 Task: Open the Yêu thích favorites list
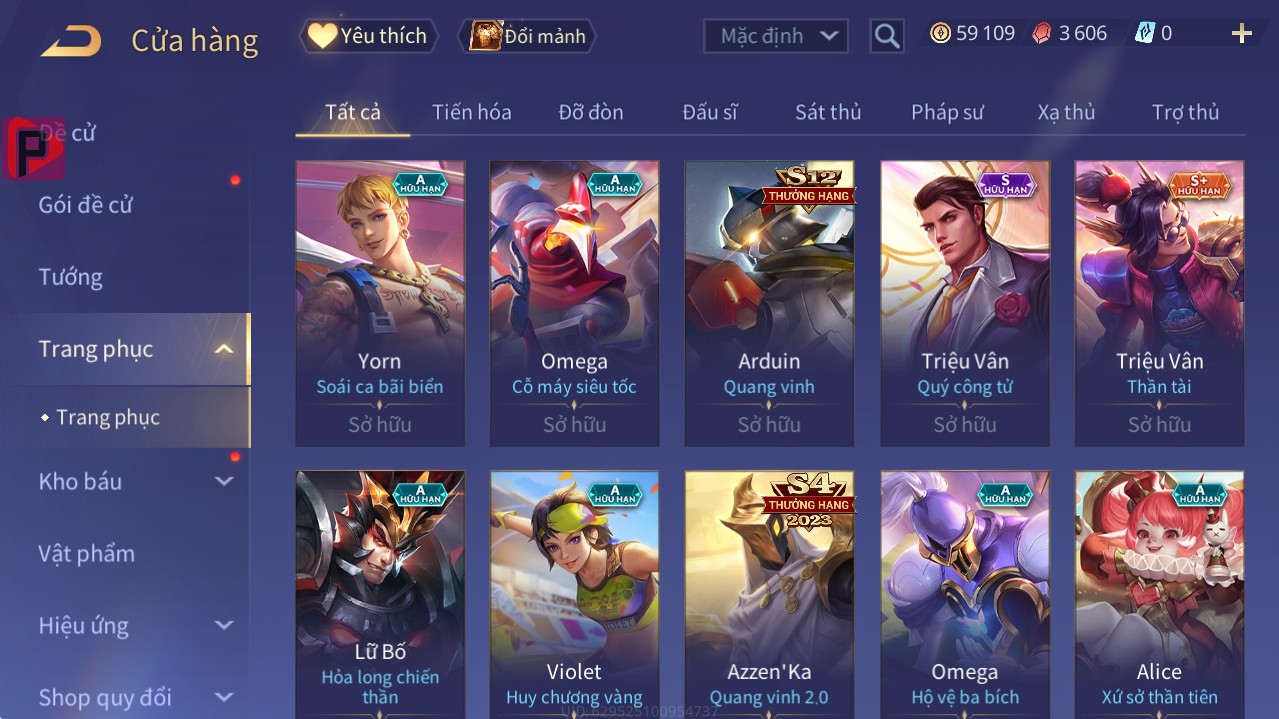point(368,36)
